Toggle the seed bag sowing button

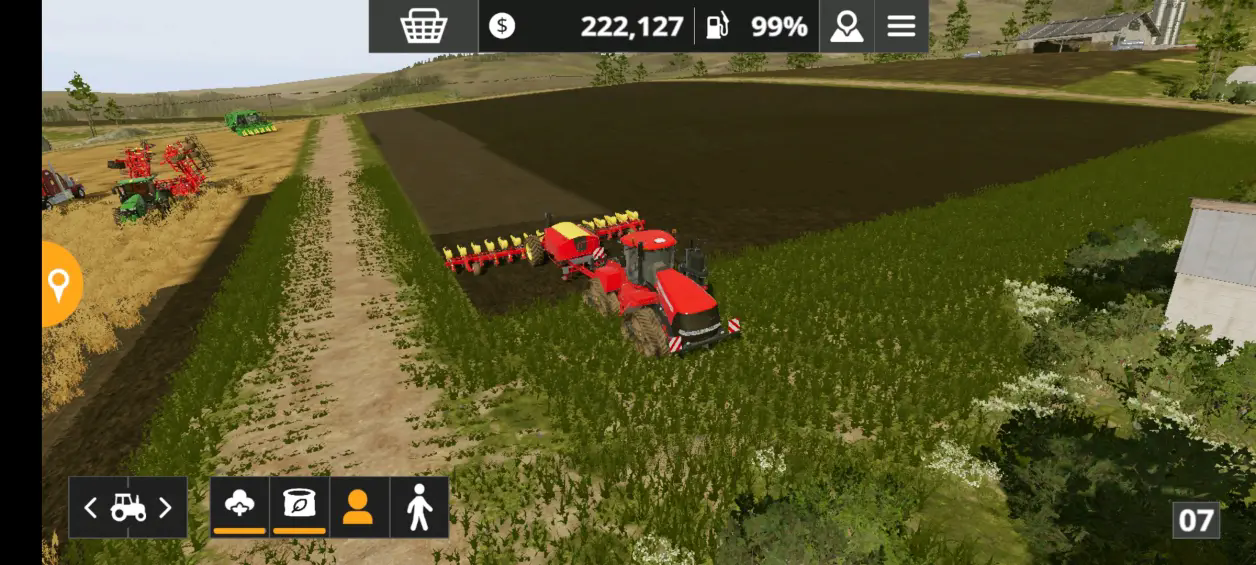299,506
